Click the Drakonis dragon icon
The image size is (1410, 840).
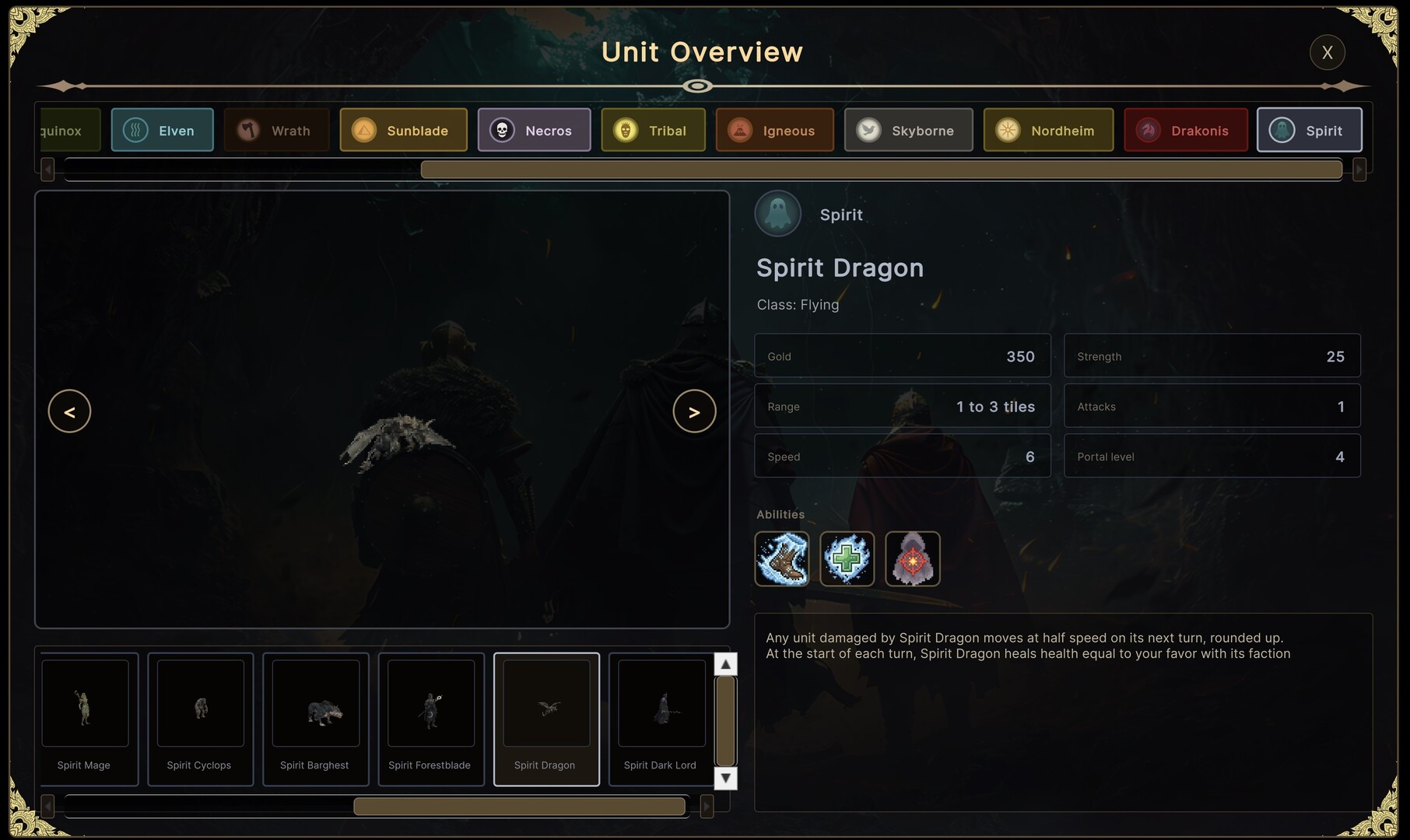click(x=1146, y=130)
